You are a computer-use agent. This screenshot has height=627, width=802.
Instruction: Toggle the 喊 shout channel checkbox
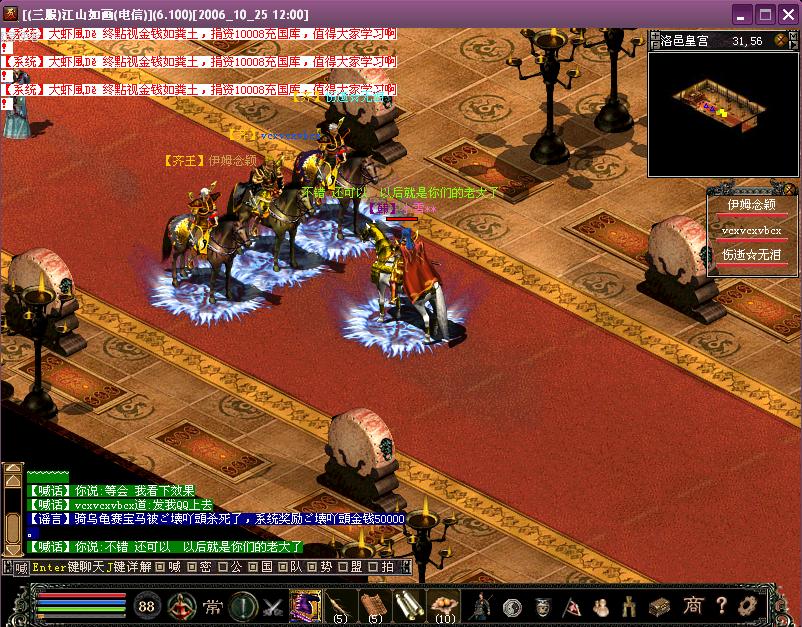point(158,568)
